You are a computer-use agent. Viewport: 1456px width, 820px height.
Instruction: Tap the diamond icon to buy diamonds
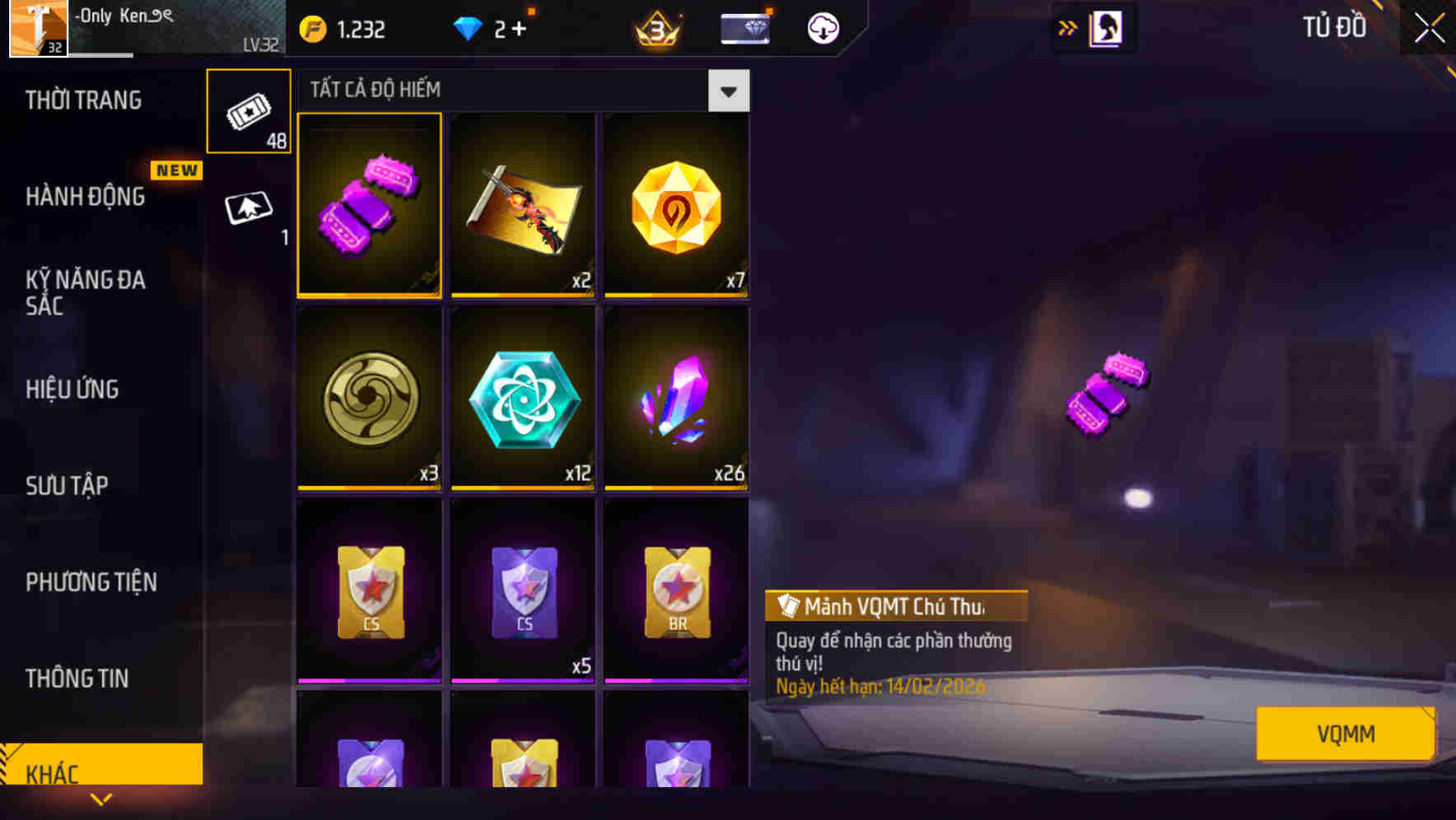coord(469,28)
